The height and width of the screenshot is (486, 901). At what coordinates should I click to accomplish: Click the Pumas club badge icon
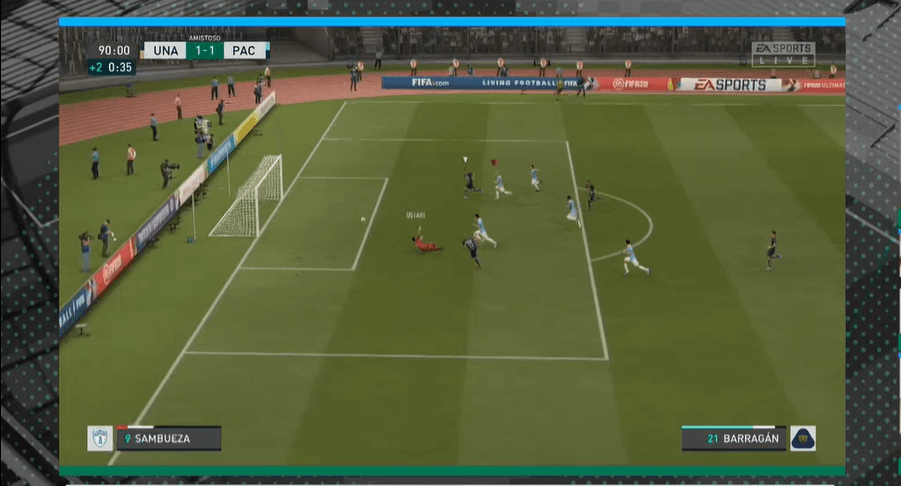click(x=803, y=438)
